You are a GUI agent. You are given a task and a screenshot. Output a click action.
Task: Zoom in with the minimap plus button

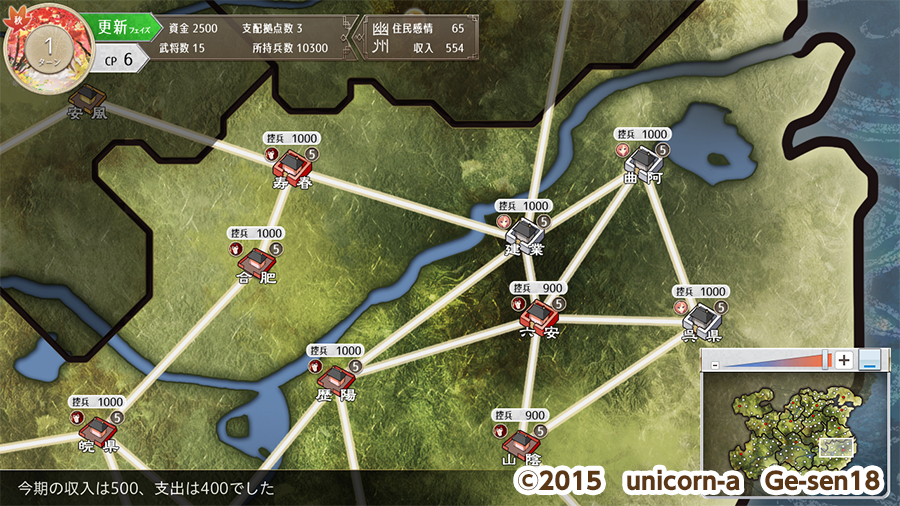coord(845,360)
